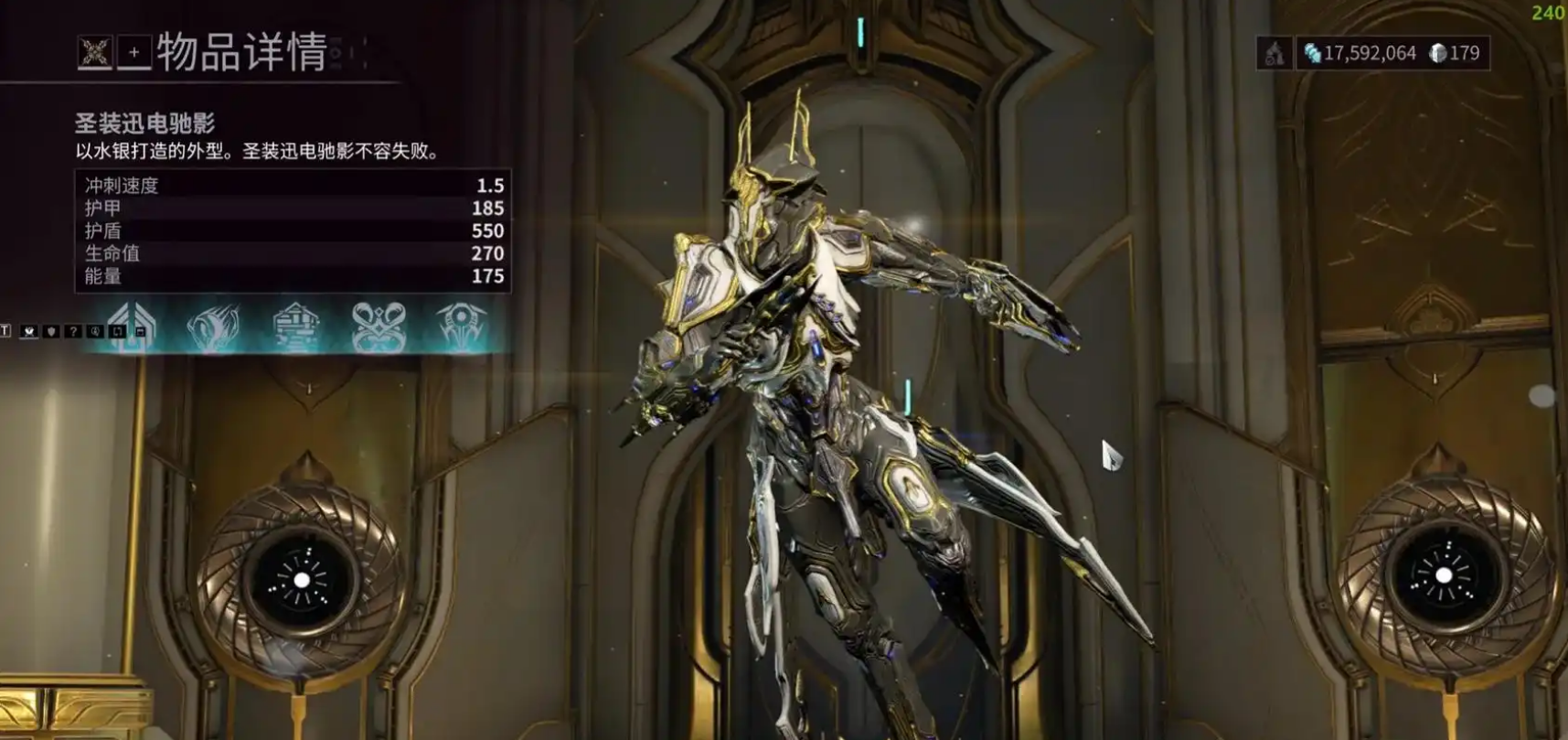The height and width of the screenshot is (740, 1568).
Task: Select the Shock ability icon
Action: coord(213,327)
